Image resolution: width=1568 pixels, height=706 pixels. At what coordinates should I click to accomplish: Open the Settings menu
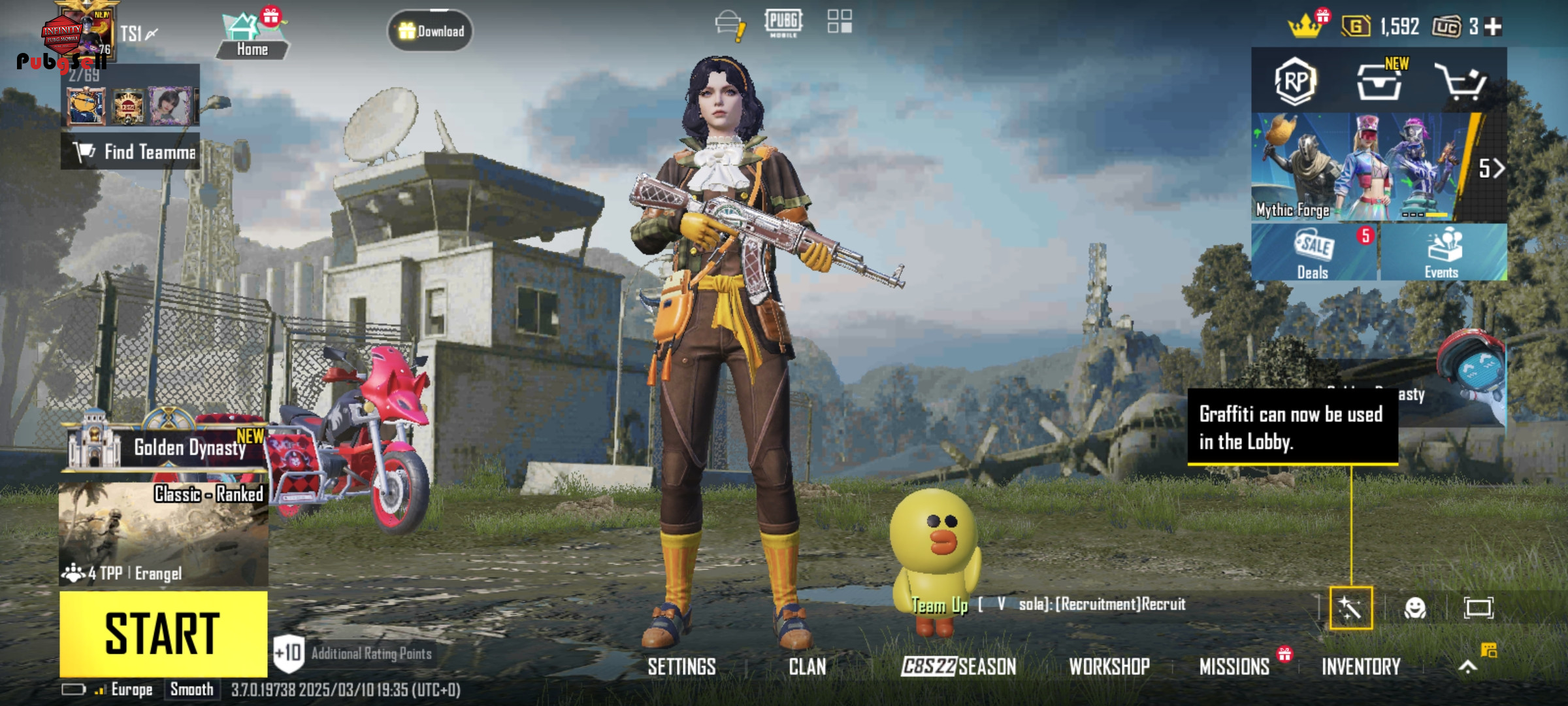pyautogui.click(x=681, y=667)
